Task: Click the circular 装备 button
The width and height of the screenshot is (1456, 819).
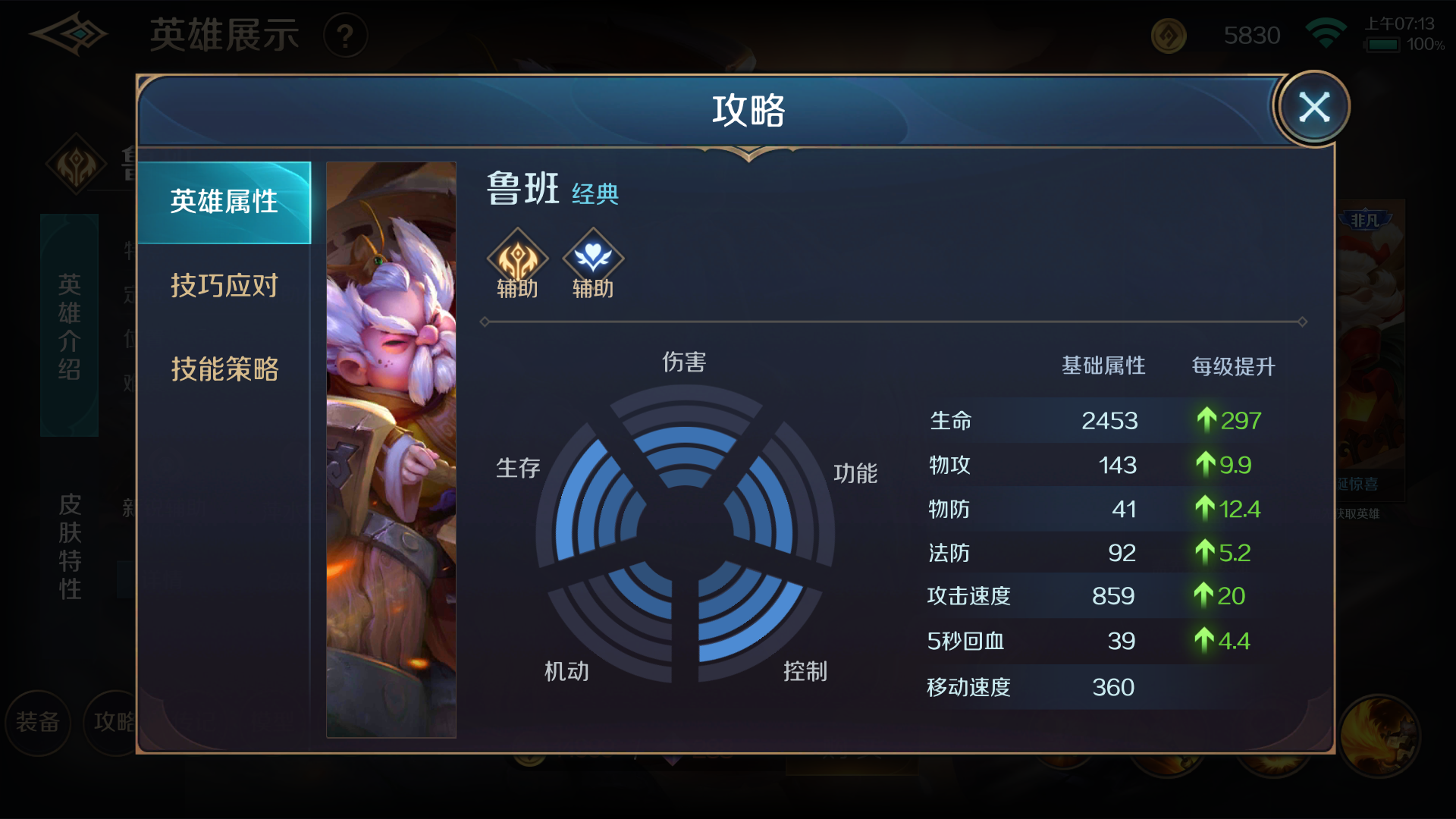Action: [38, 723]
